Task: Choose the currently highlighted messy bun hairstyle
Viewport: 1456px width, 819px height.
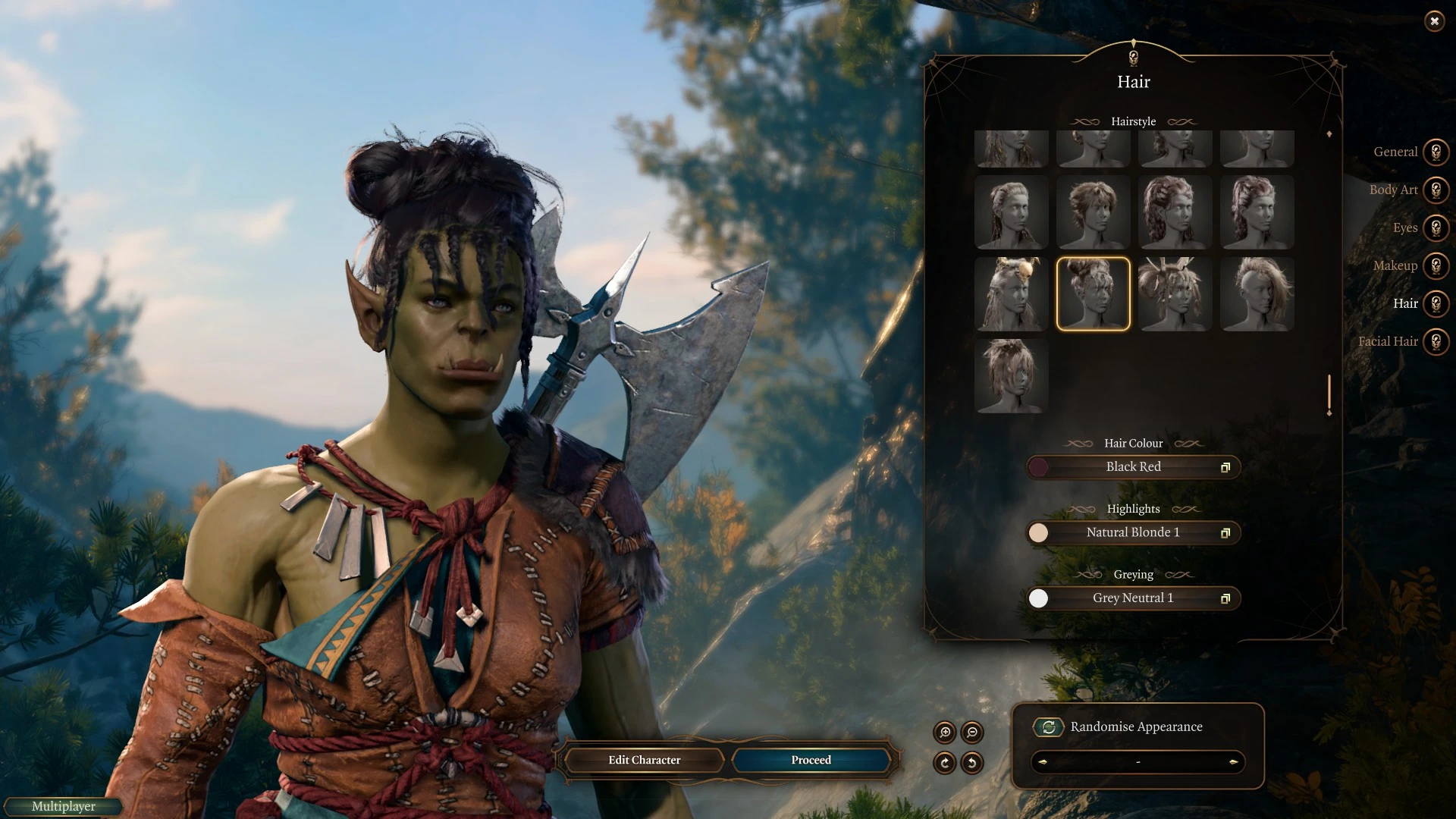Action: click(1093, 294)
